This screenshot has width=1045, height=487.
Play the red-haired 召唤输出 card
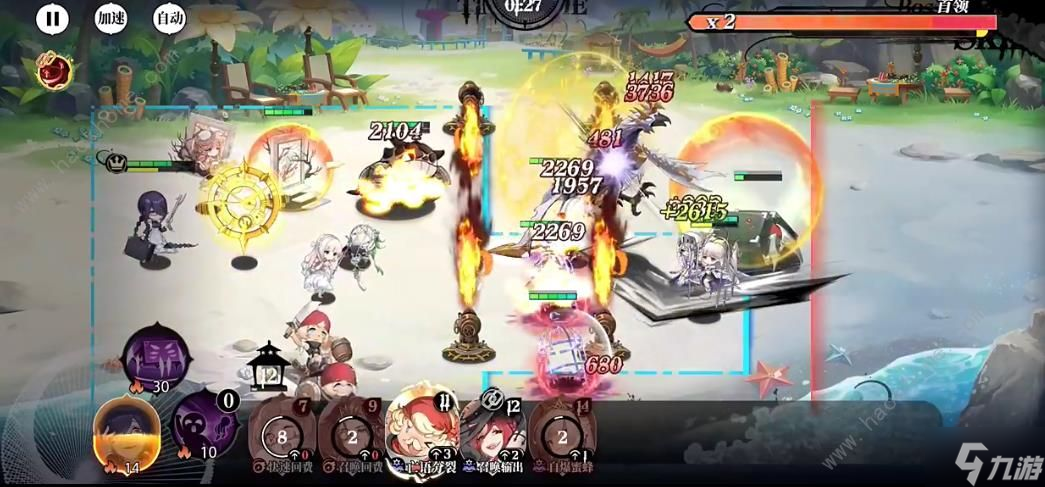tap(492, 431)
